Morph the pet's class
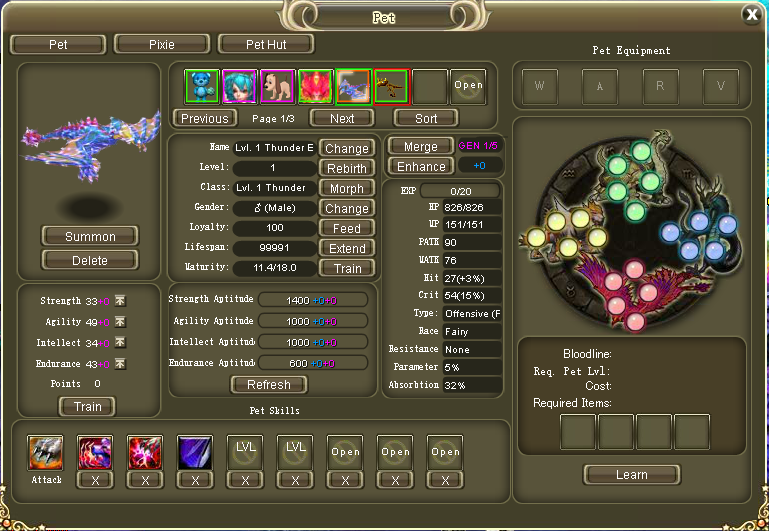Viewport: 769px width, 531px height. (x=347, y=188)
